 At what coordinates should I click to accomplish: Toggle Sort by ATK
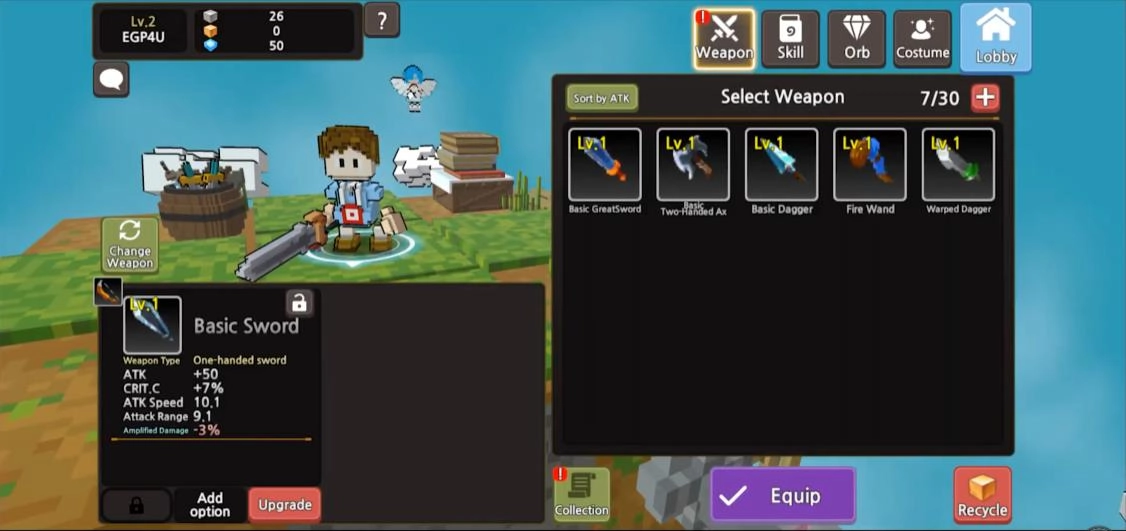click(602, 98)
